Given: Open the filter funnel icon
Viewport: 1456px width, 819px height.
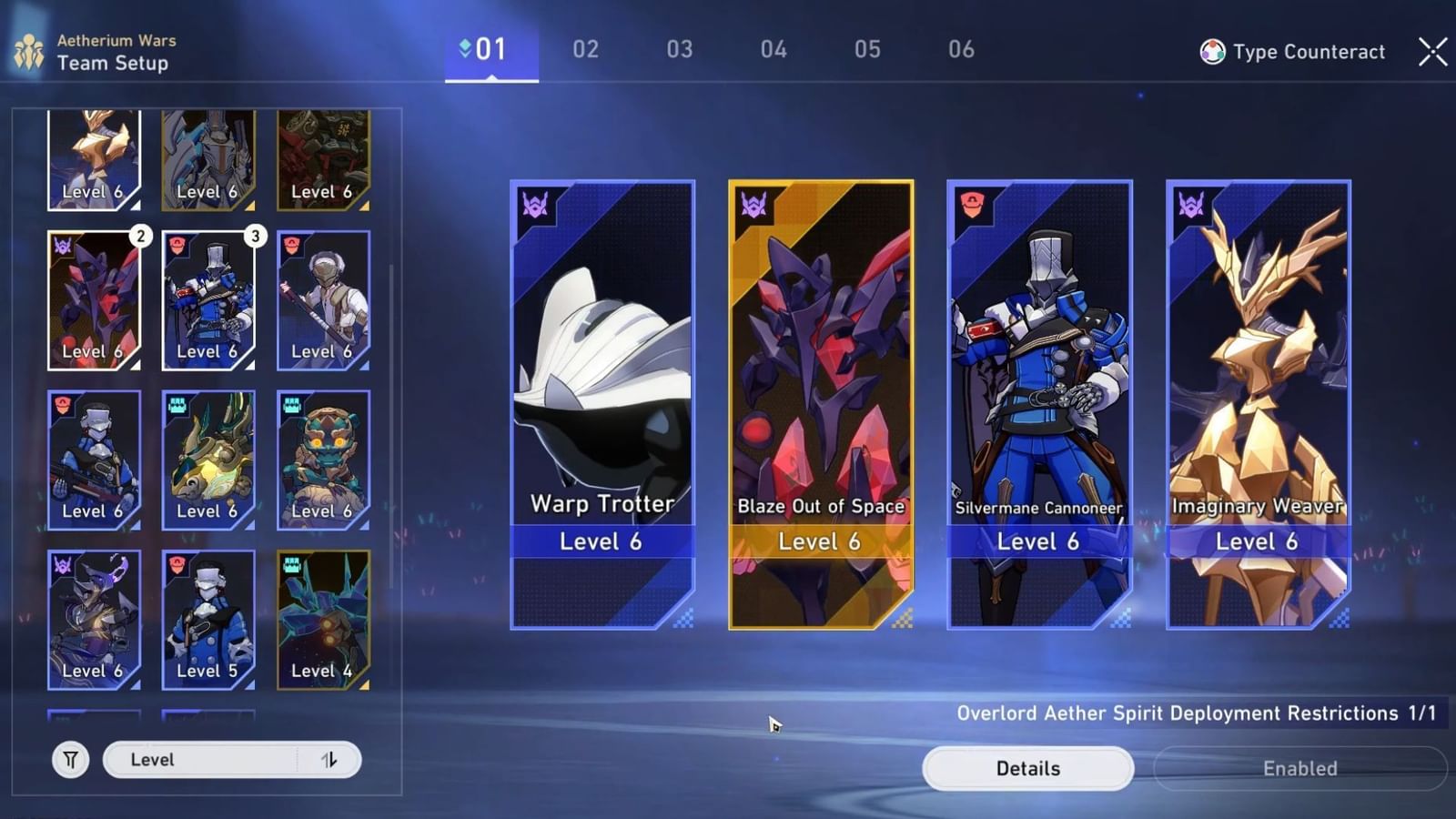Looking at the screenshot, I should 71,758.
